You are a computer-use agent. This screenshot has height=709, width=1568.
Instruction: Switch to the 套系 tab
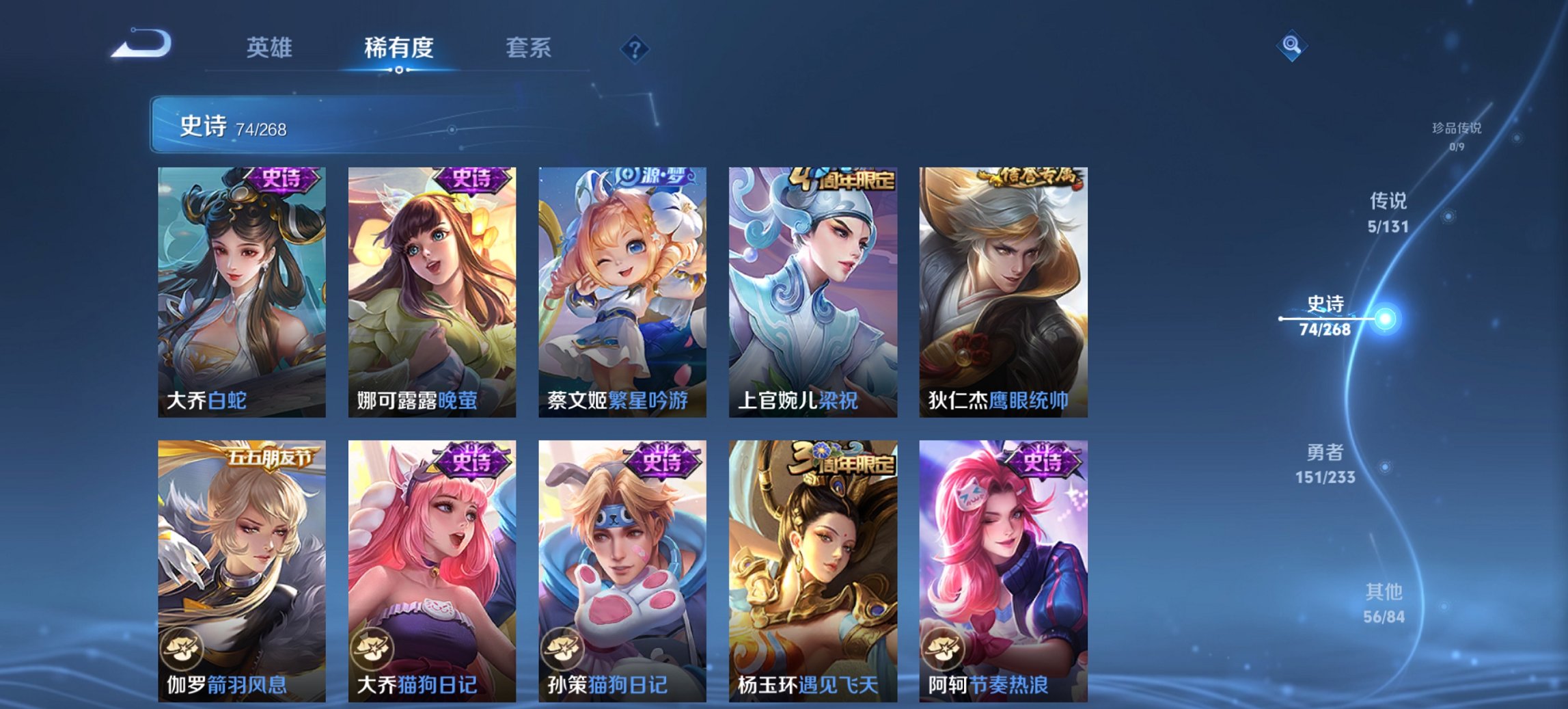pos(527,48)
